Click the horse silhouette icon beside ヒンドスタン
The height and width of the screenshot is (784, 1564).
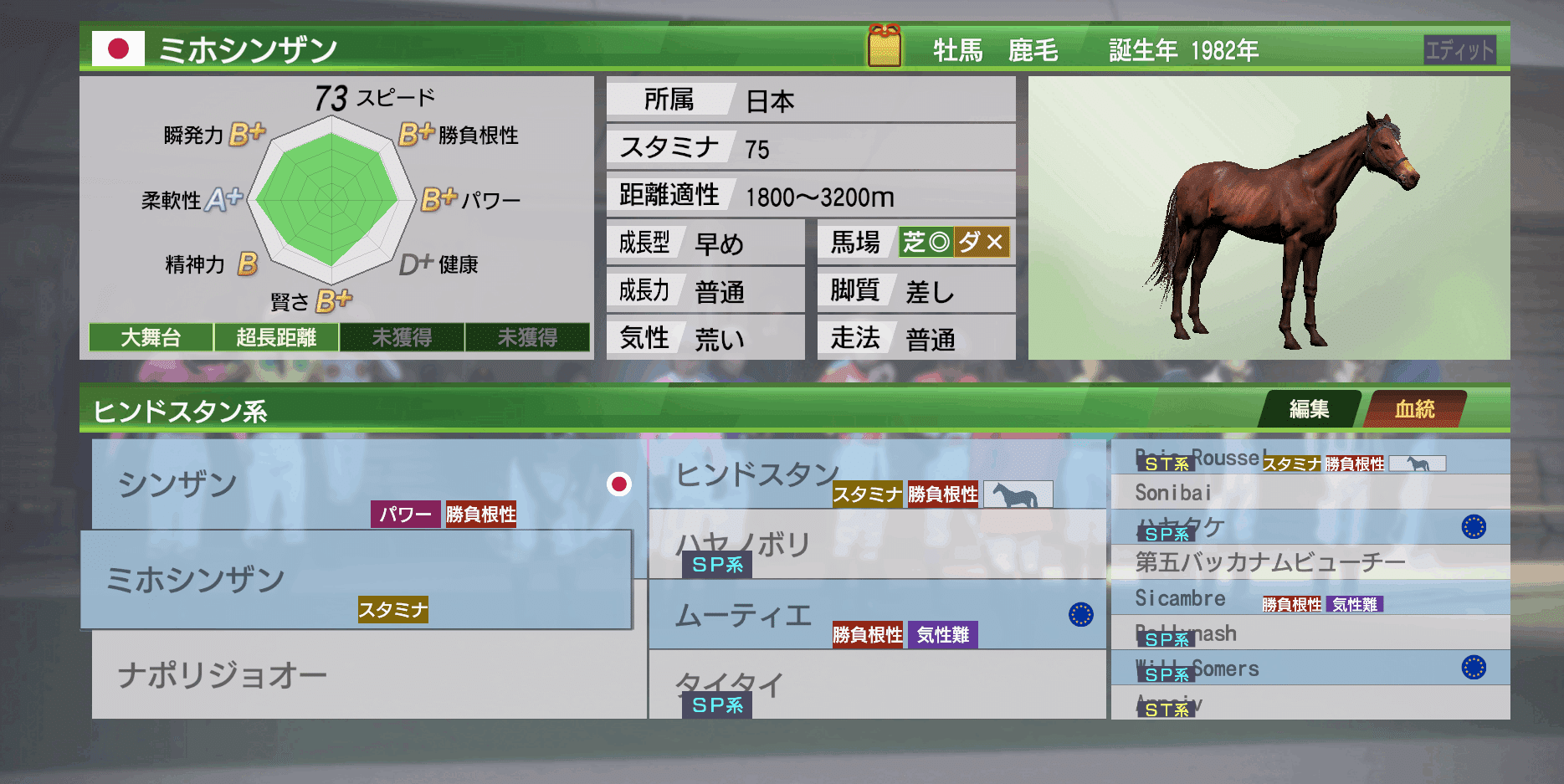pos(1018,494)
